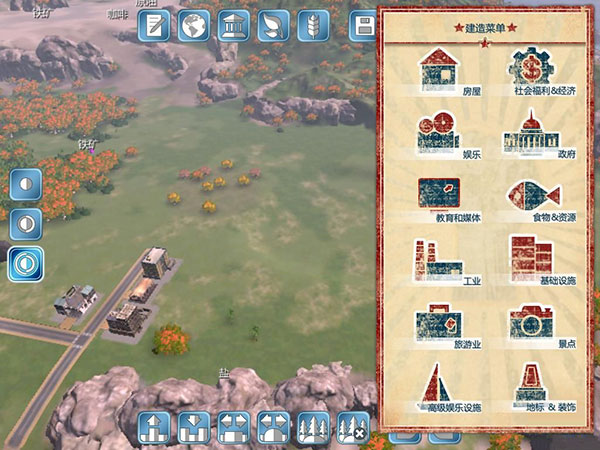This screenshot has width=600, height=450.
Task: Click the wheat stalk toolbar icon
Action: pos(312,25)
